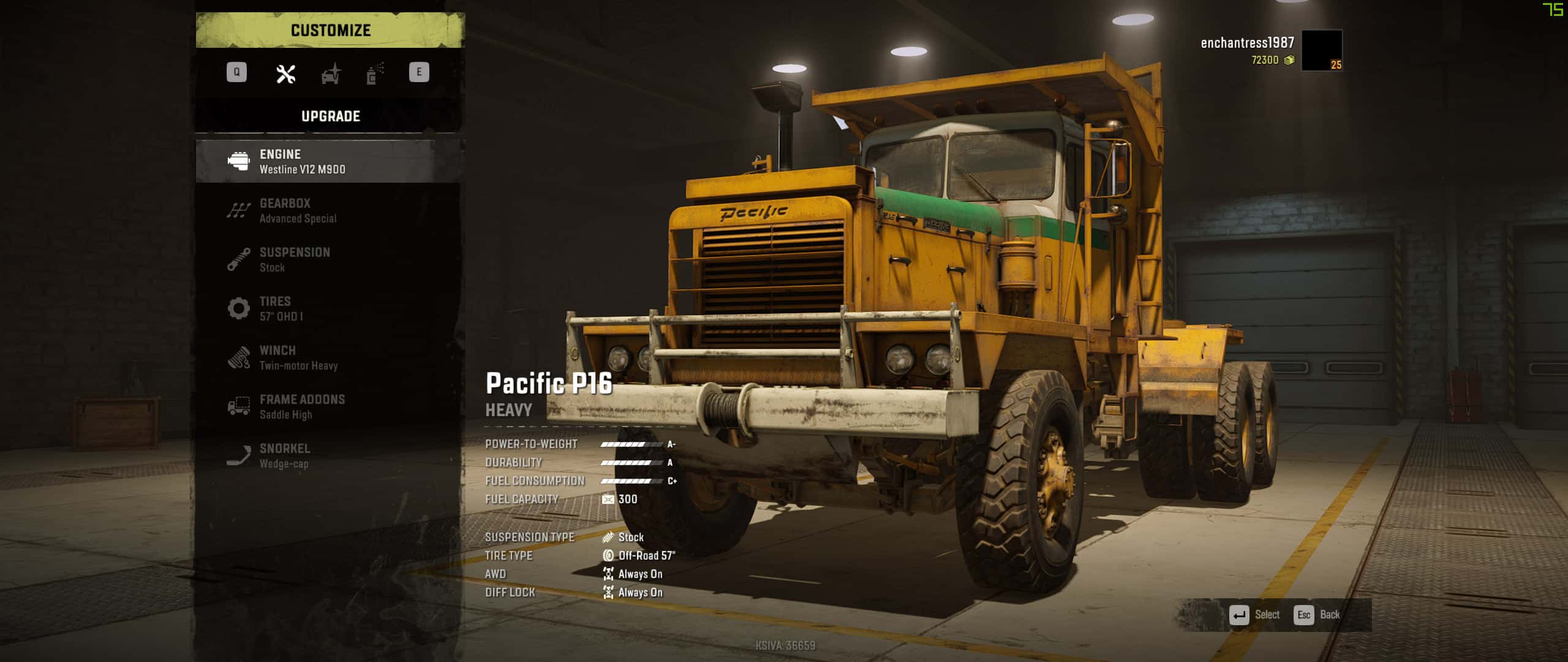The image size is (1568, 662).
Task: Open the Tires upgrade category
Action: (x=330, y=308)
